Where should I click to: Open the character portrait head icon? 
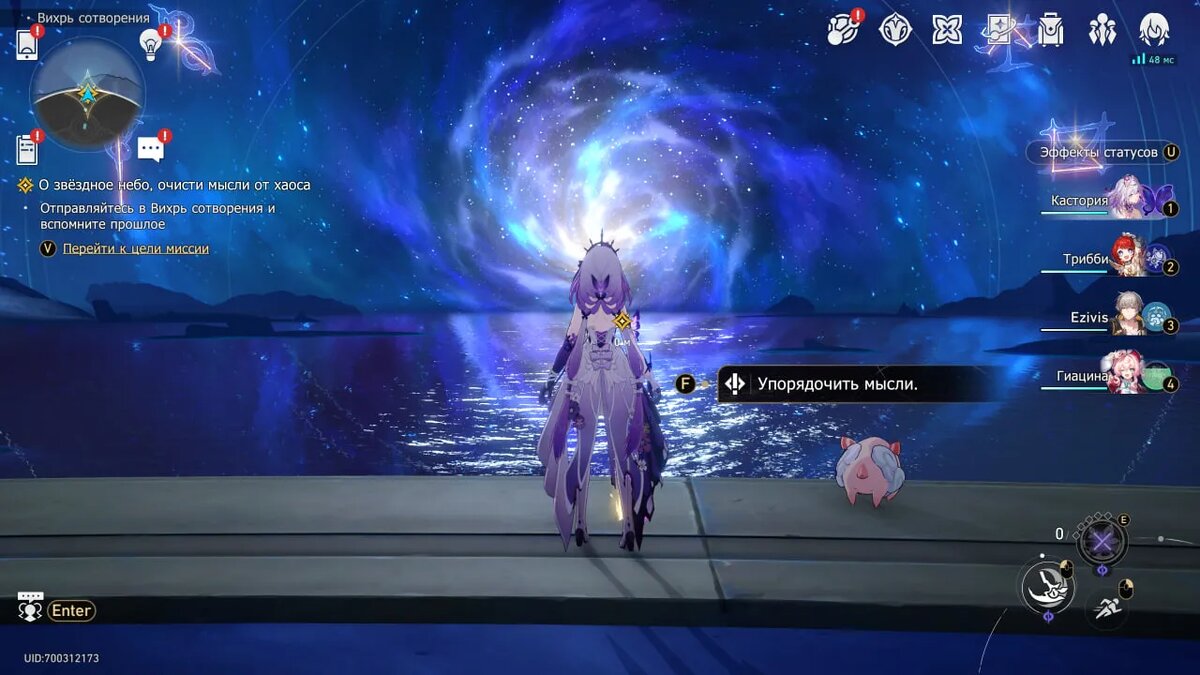[x=1154, y=30]
